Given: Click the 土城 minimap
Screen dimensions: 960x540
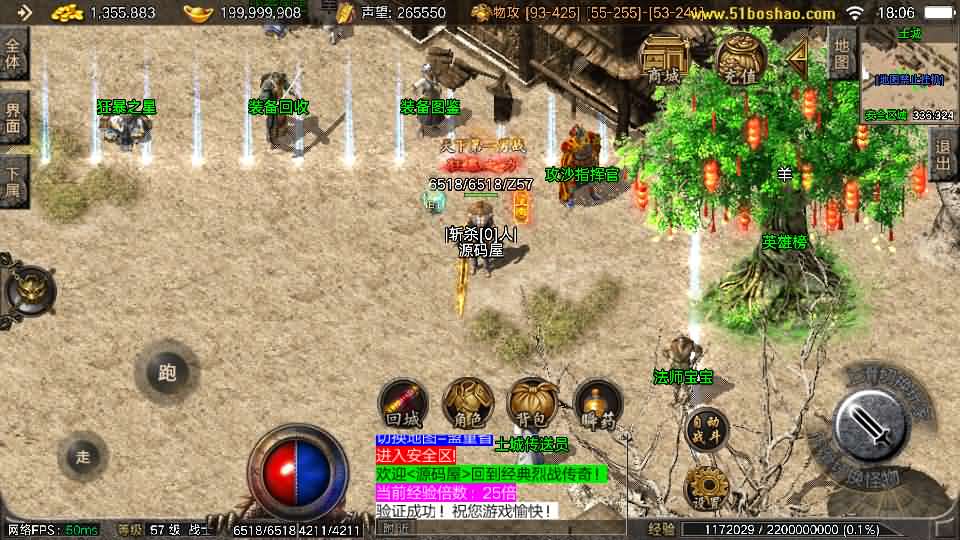Looking at the screenshot, I should coord(909,73).
